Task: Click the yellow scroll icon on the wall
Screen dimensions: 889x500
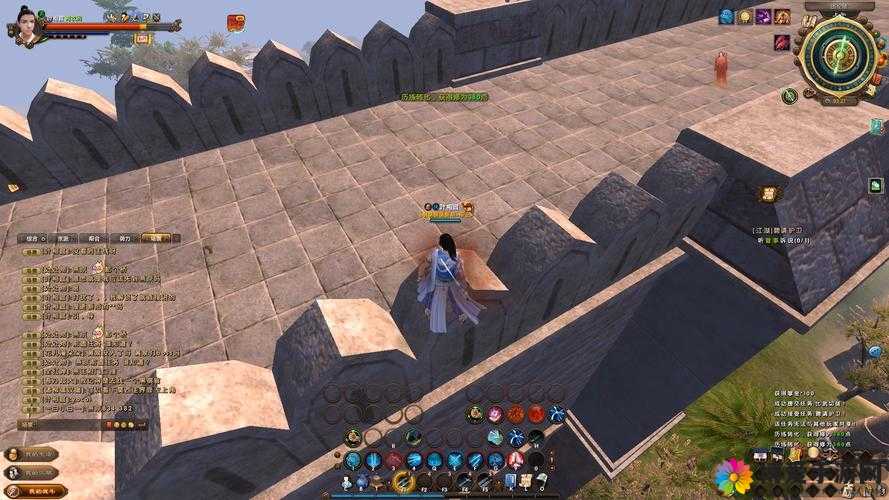Action: 767,194
